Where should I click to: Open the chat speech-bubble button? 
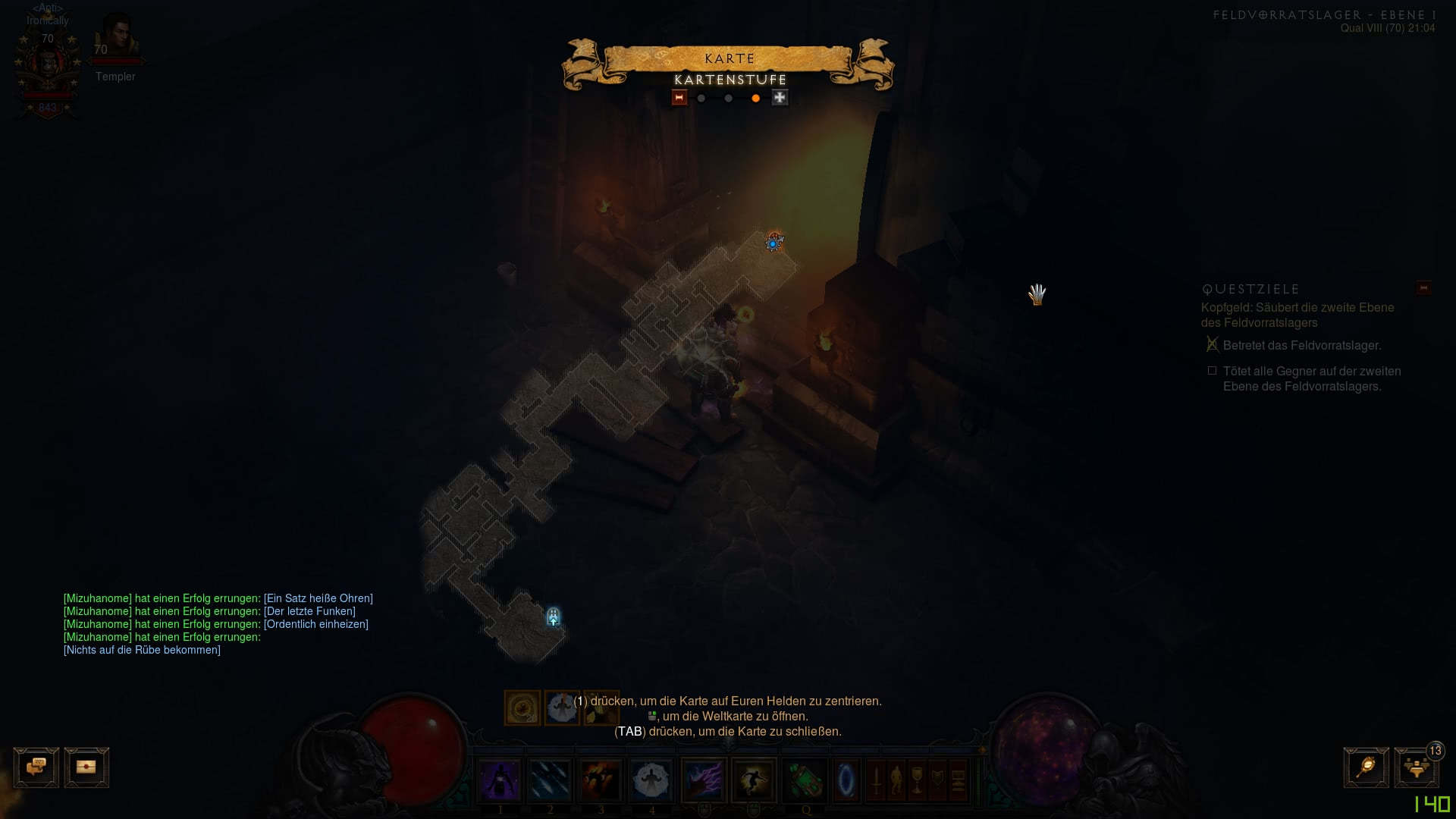(x=36, y=767)
